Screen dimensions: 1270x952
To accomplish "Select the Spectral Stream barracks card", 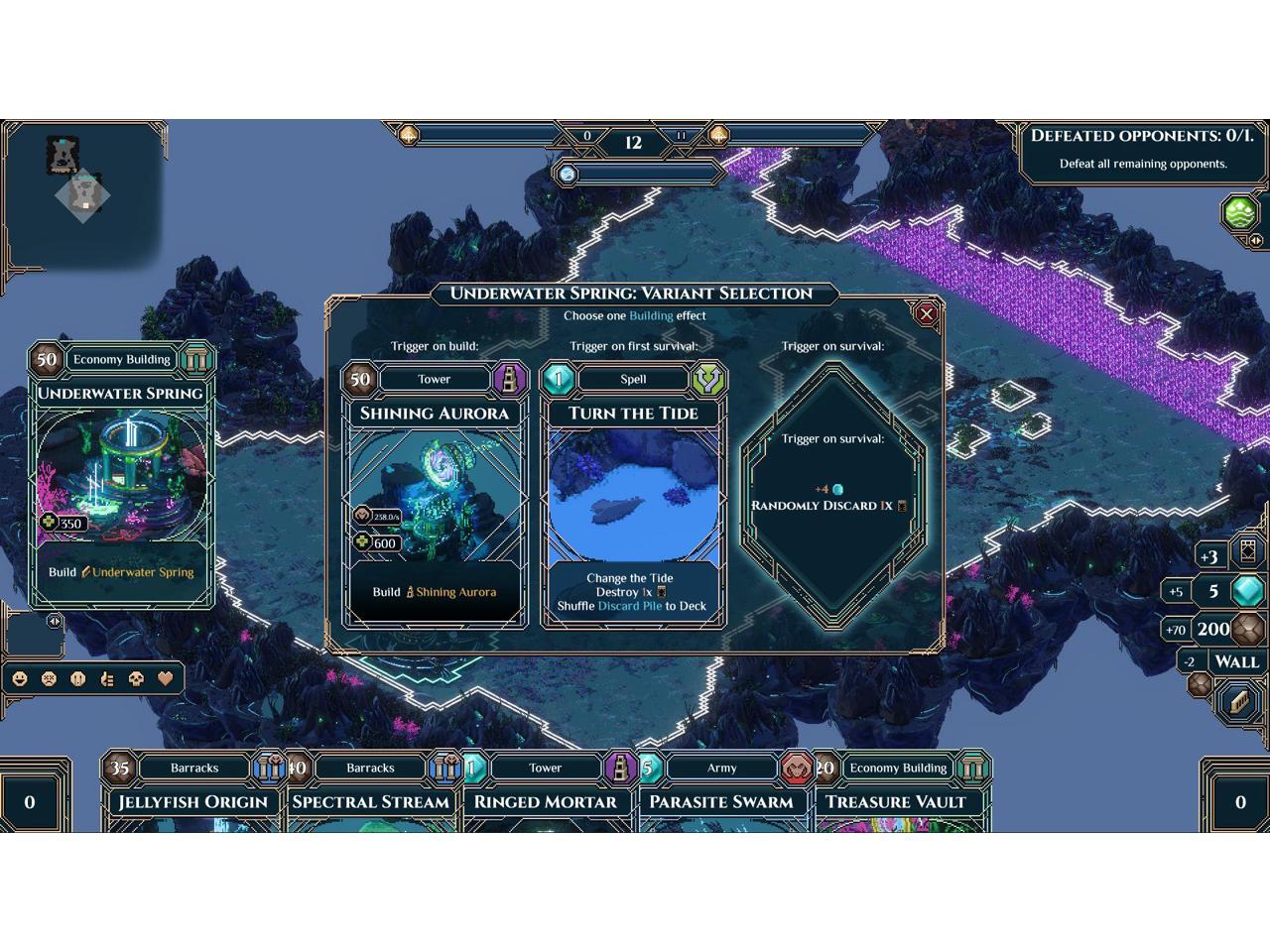I will pyautogui.click(x=370, y=801).
